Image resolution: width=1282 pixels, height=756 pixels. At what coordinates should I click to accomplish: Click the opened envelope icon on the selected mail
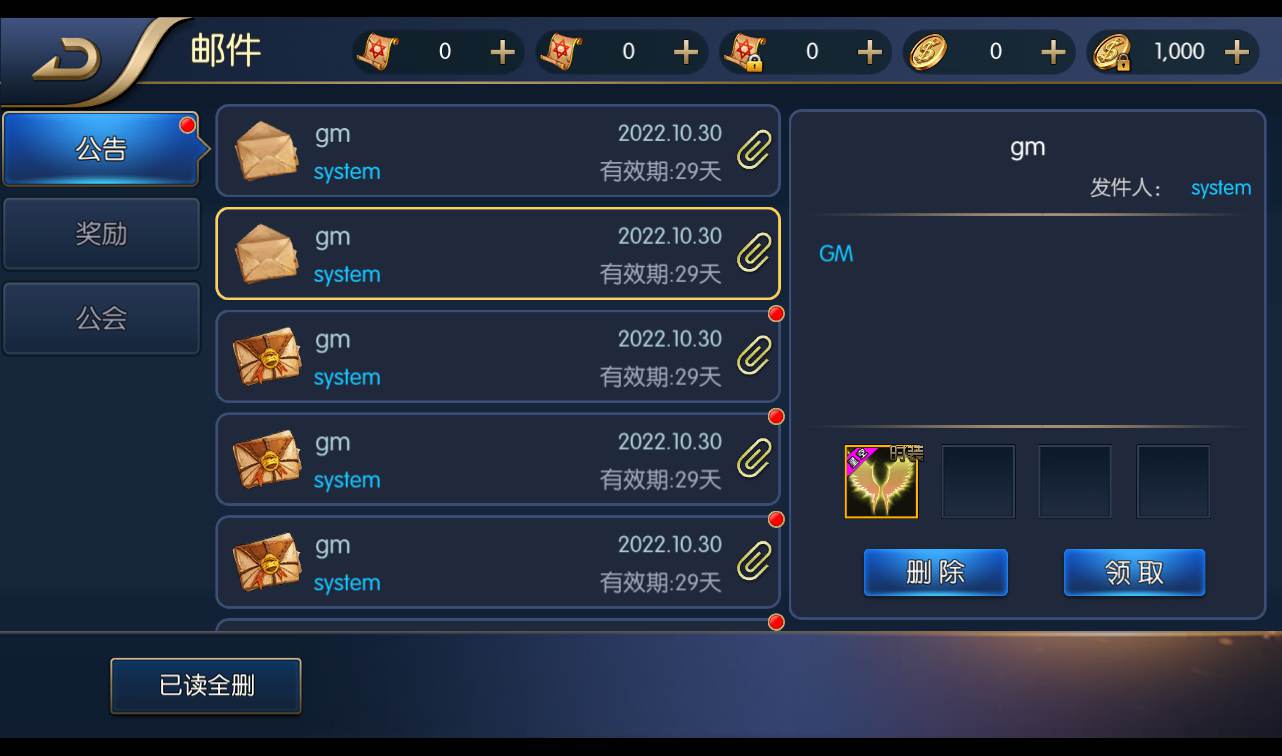coord(265,254)
